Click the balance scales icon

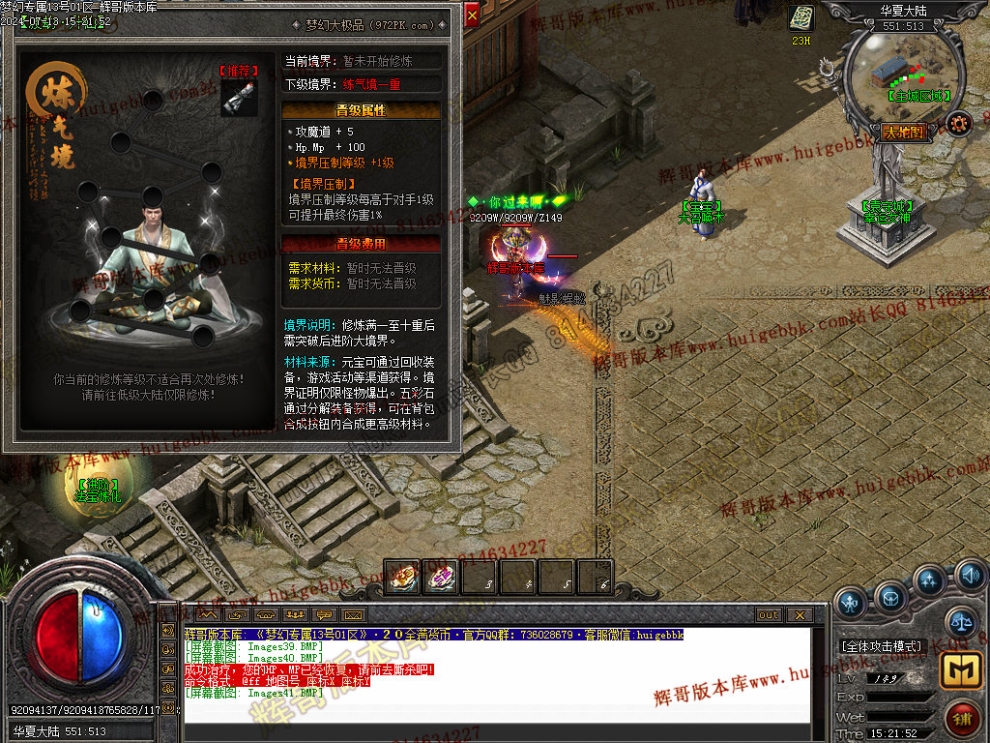[x=961, y=620]
